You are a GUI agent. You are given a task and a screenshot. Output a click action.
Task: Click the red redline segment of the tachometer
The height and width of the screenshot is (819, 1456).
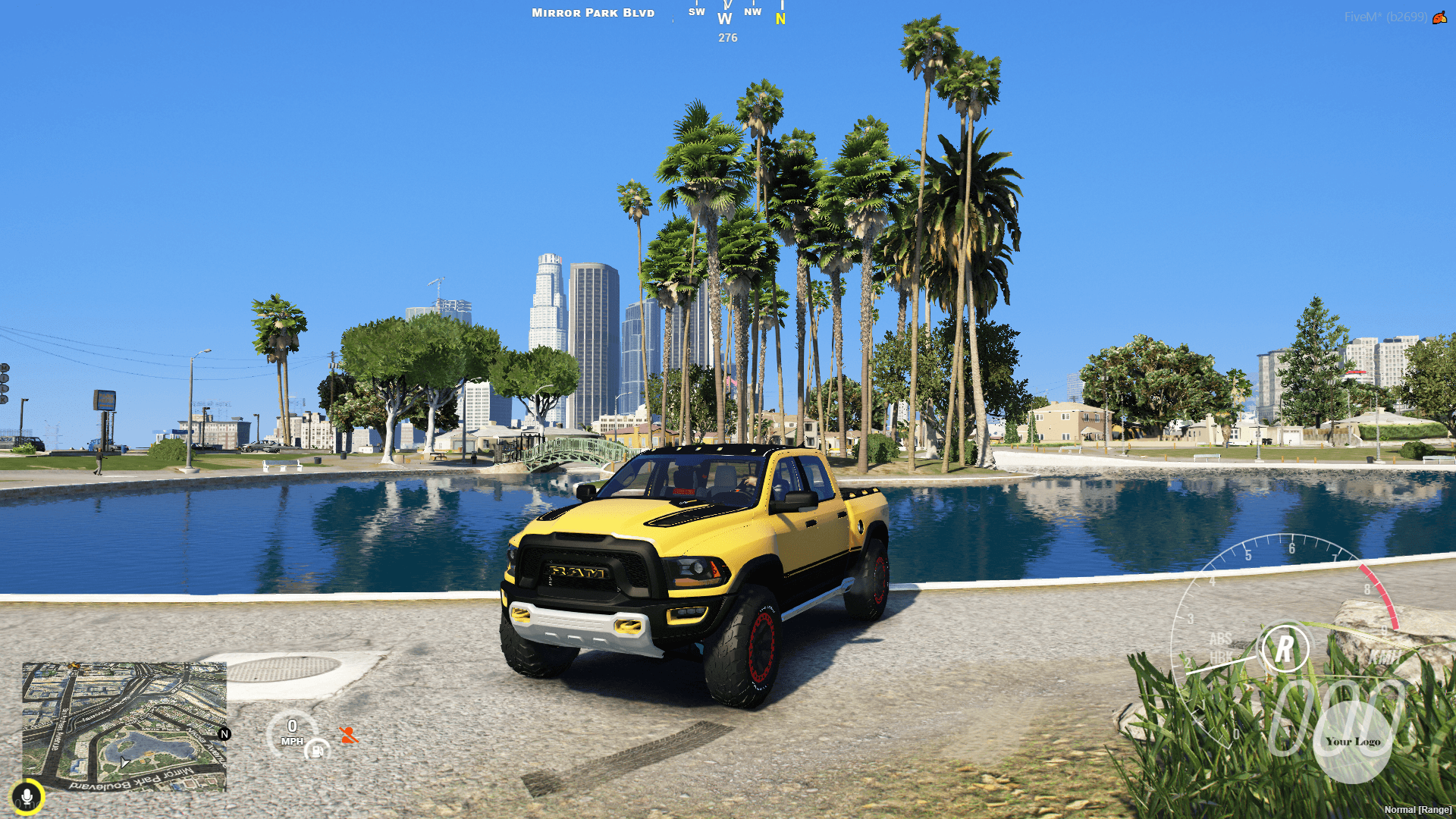coord(1381,596)
